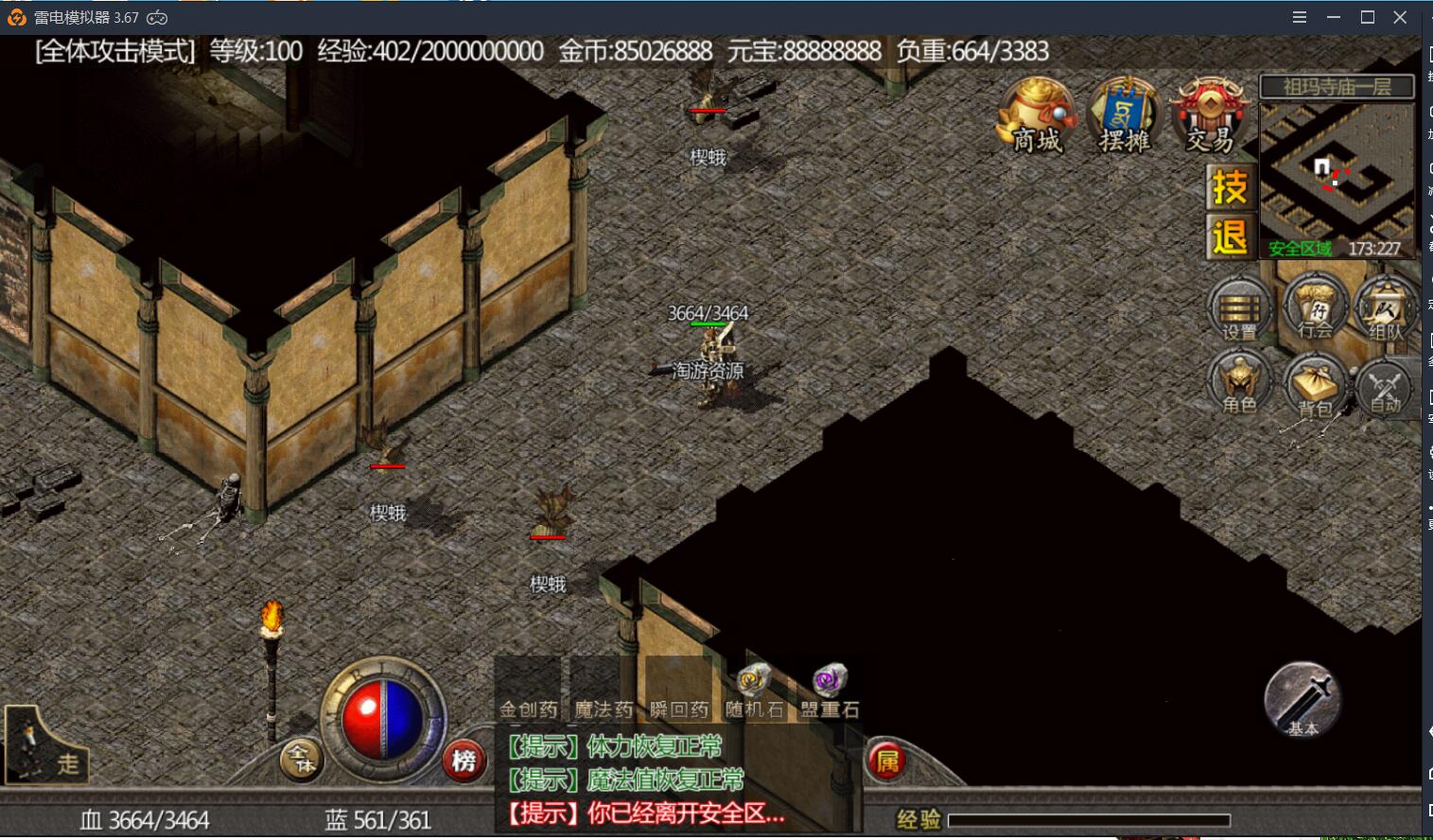Toggle the 全体 attack mode button
Image resolution: width=1433 pixels, height=840 pixels.
(x=301, y=760)
